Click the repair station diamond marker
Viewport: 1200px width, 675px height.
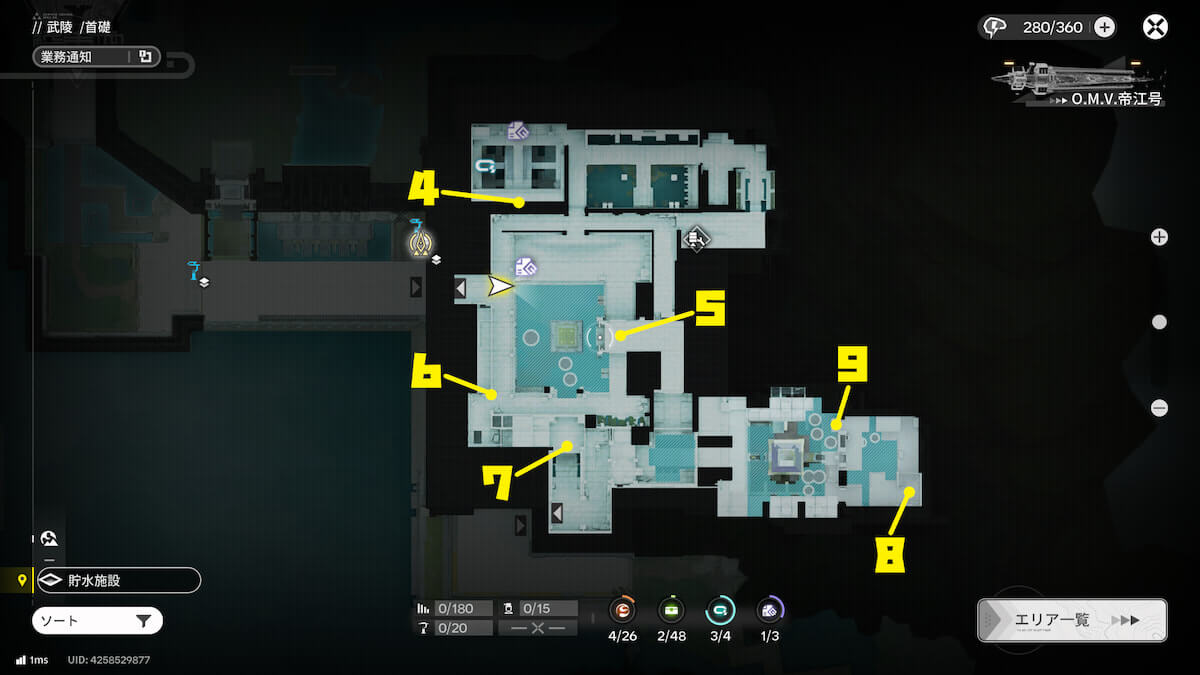click(697, 238)
